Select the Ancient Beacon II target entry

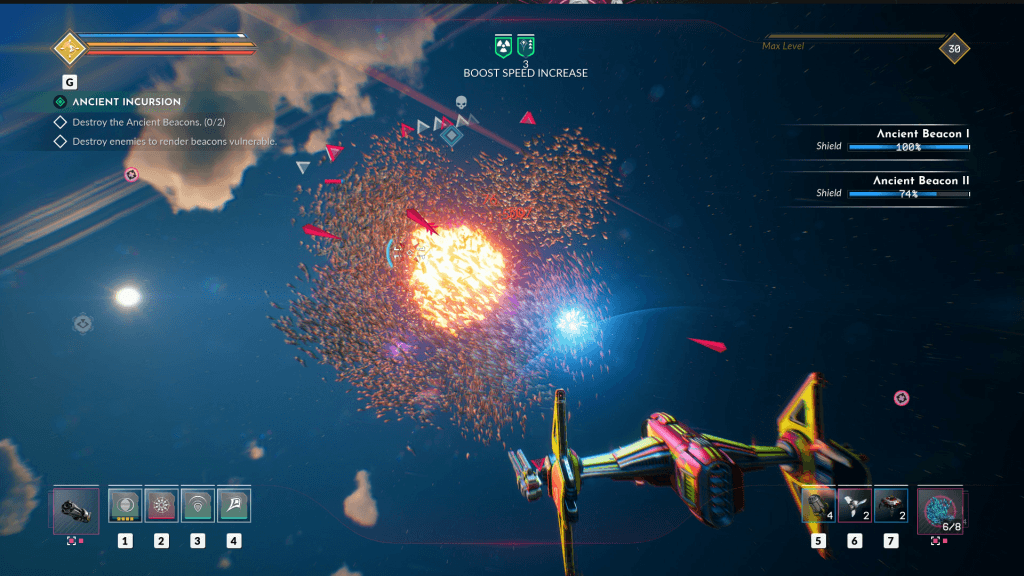click(x=892, y=187)
